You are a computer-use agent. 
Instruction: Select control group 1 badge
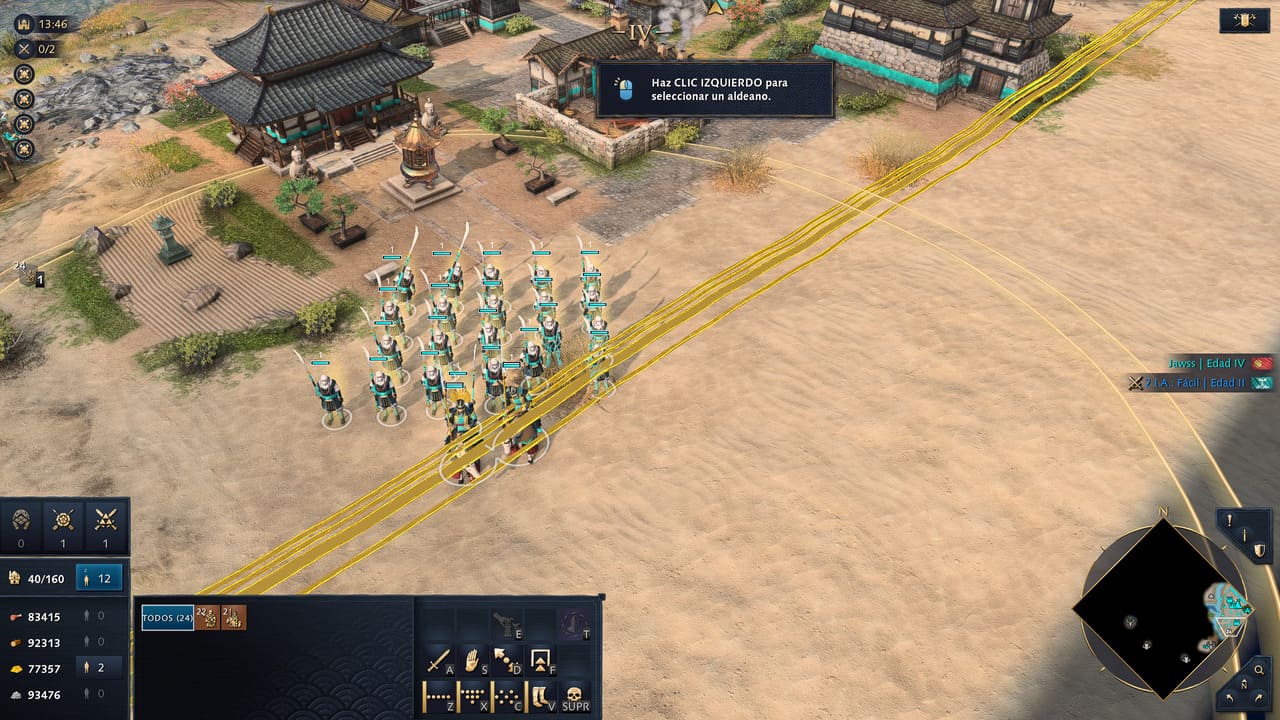pos(40,281)
